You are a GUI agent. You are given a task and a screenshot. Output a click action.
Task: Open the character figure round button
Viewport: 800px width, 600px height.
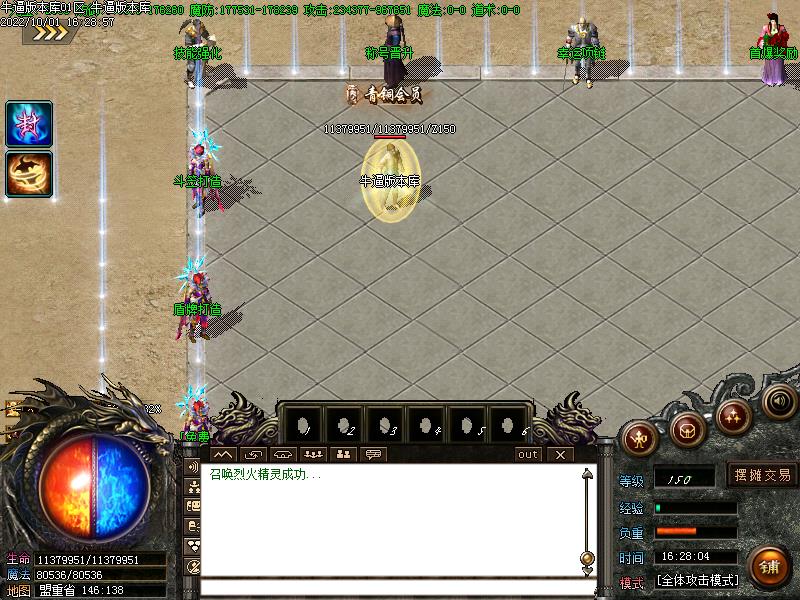pos(640,436)
